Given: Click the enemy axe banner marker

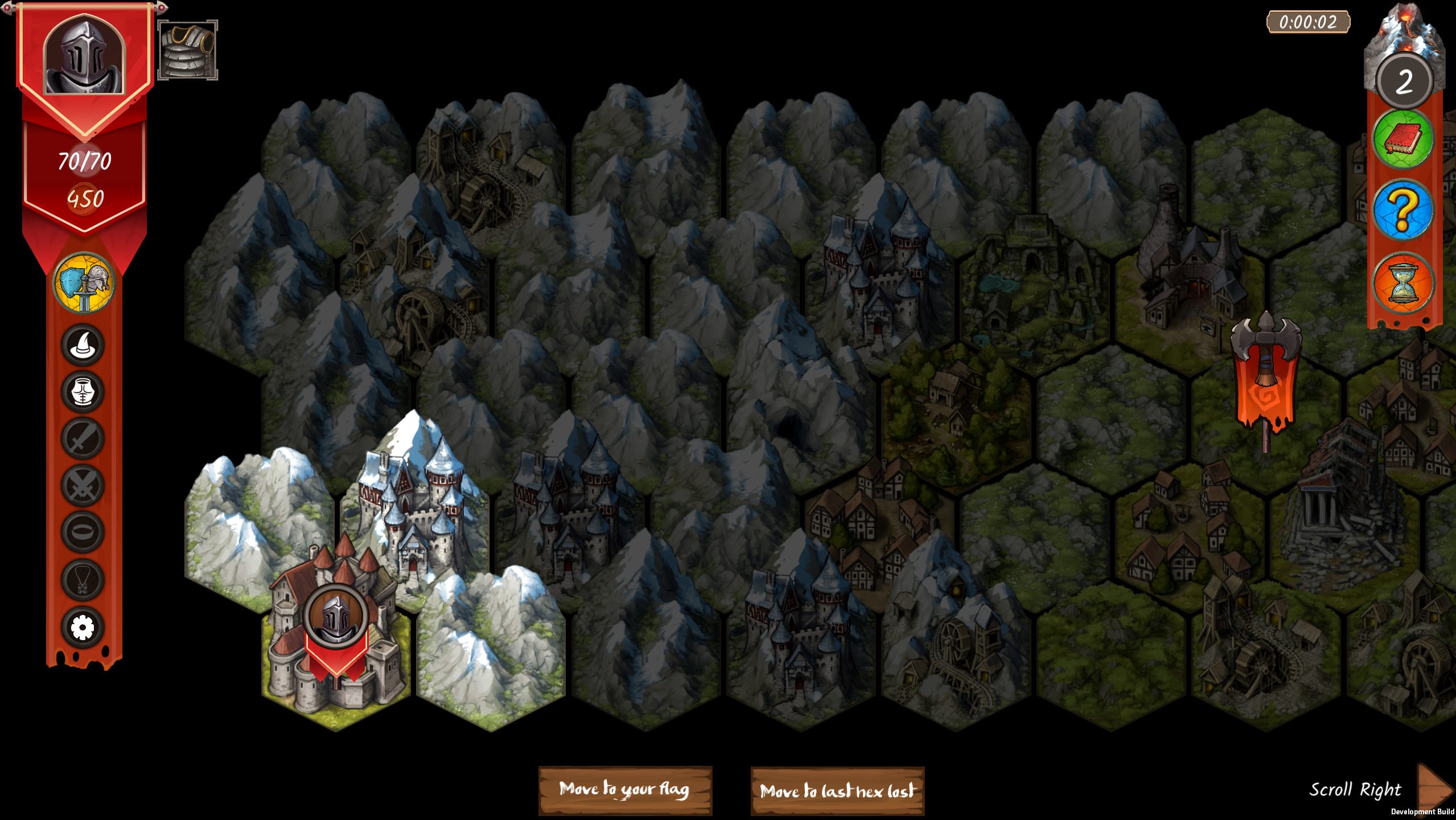Looking at the screenshot, I should (x=1266, y=376).
